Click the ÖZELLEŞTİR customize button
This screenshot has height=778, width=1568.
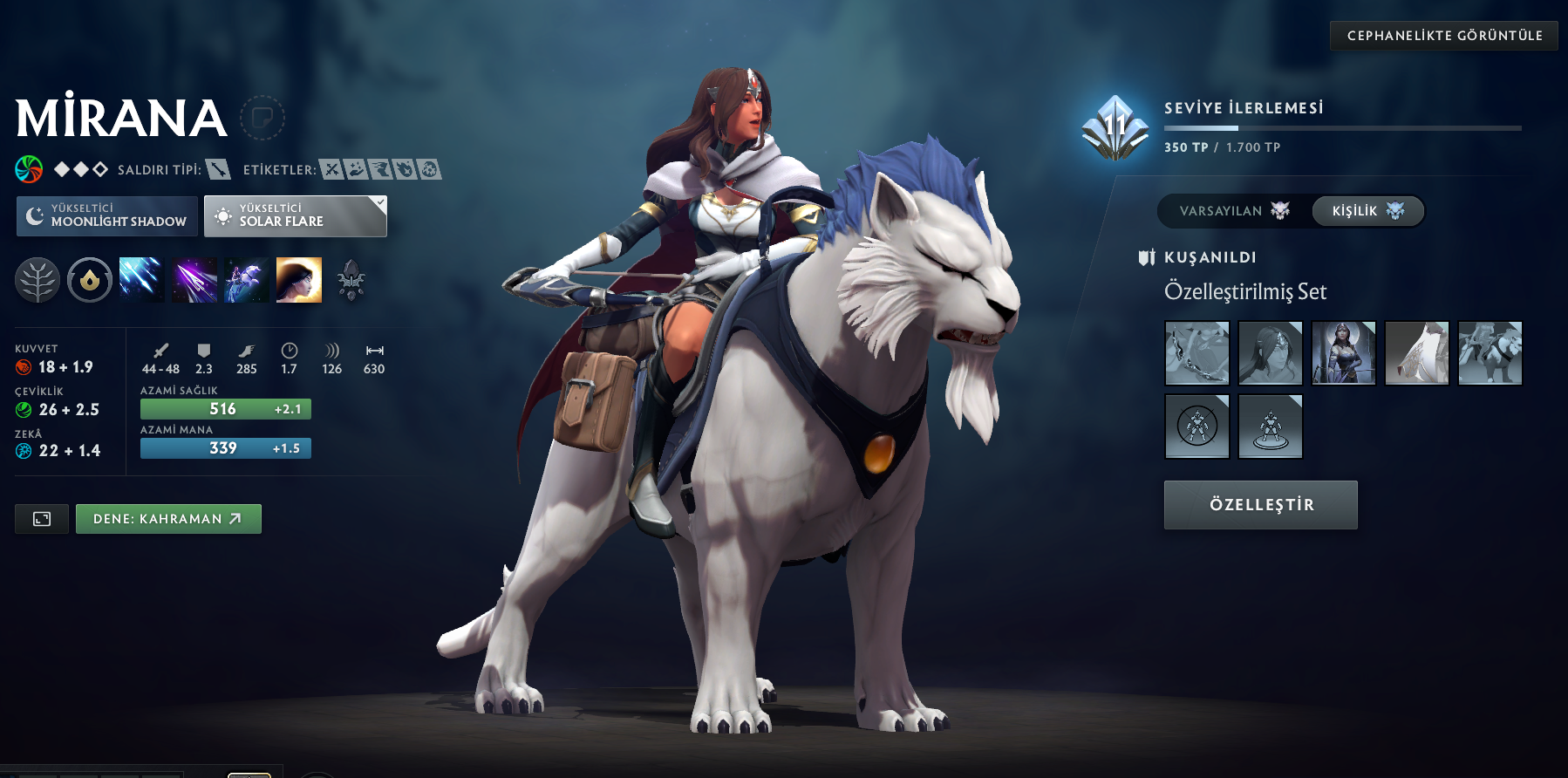[x=1261, y=505]
